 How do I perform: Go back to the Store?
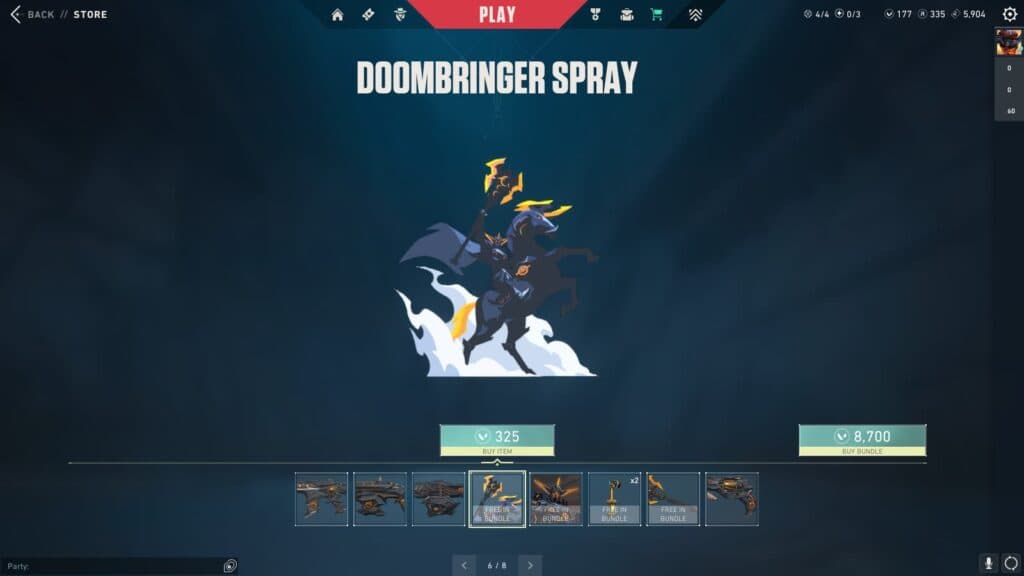point(32,14)
